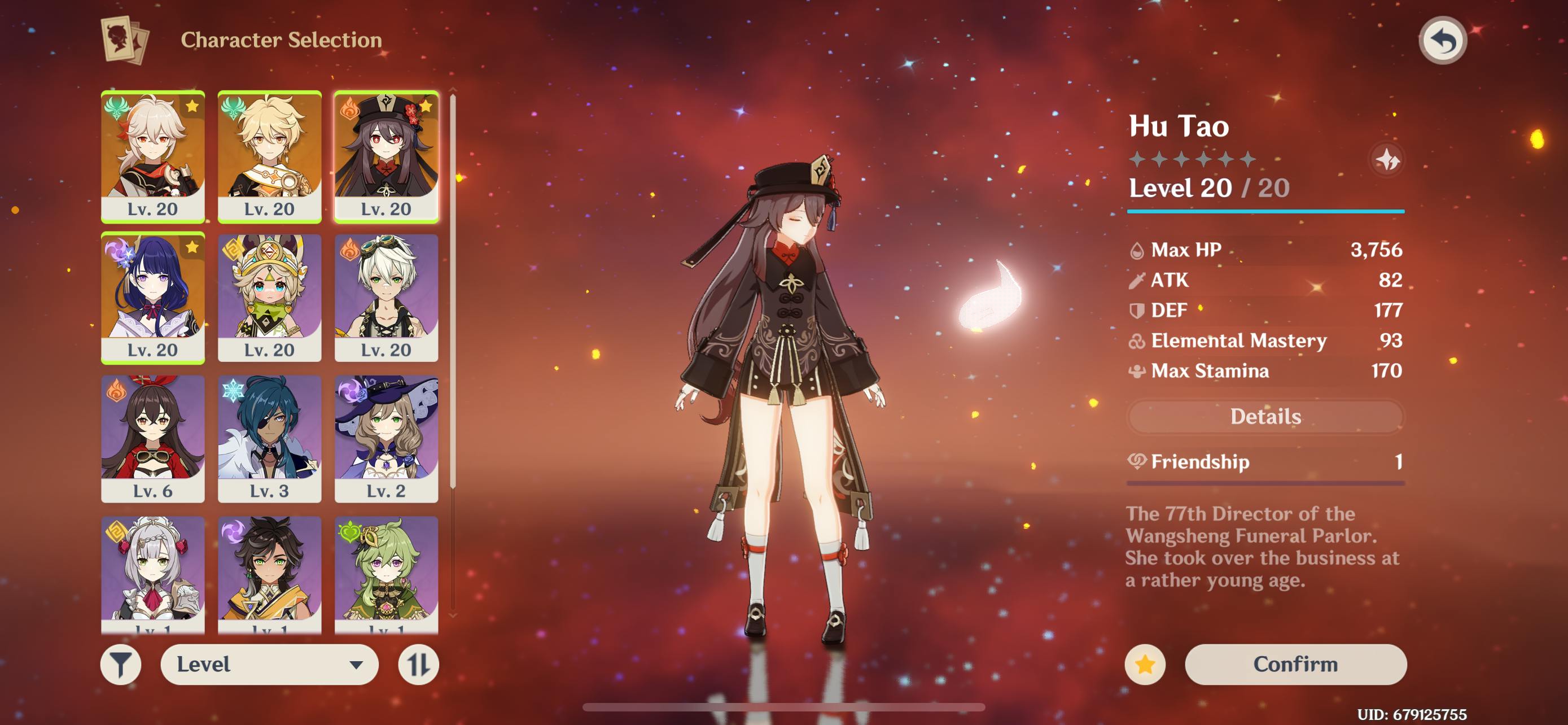Click the sparkle icon beside Hu Tao's stars
The width and height of the screenshot is (1568, 725).
[x=1387, y=160]
